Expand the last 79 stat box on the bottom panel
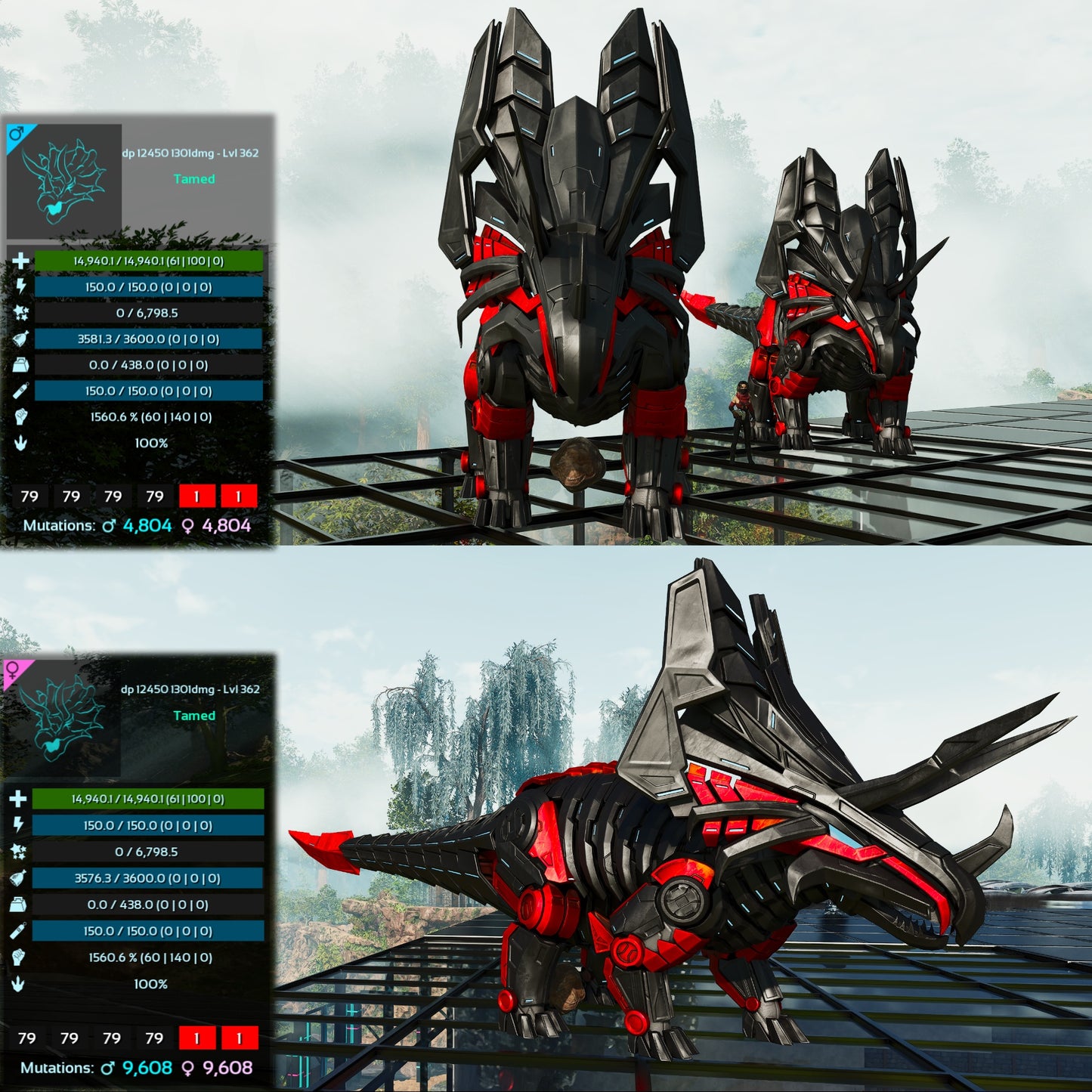Viewport: 1092px width, 1092px height. pyautogui.click(x=154, y=1038)
